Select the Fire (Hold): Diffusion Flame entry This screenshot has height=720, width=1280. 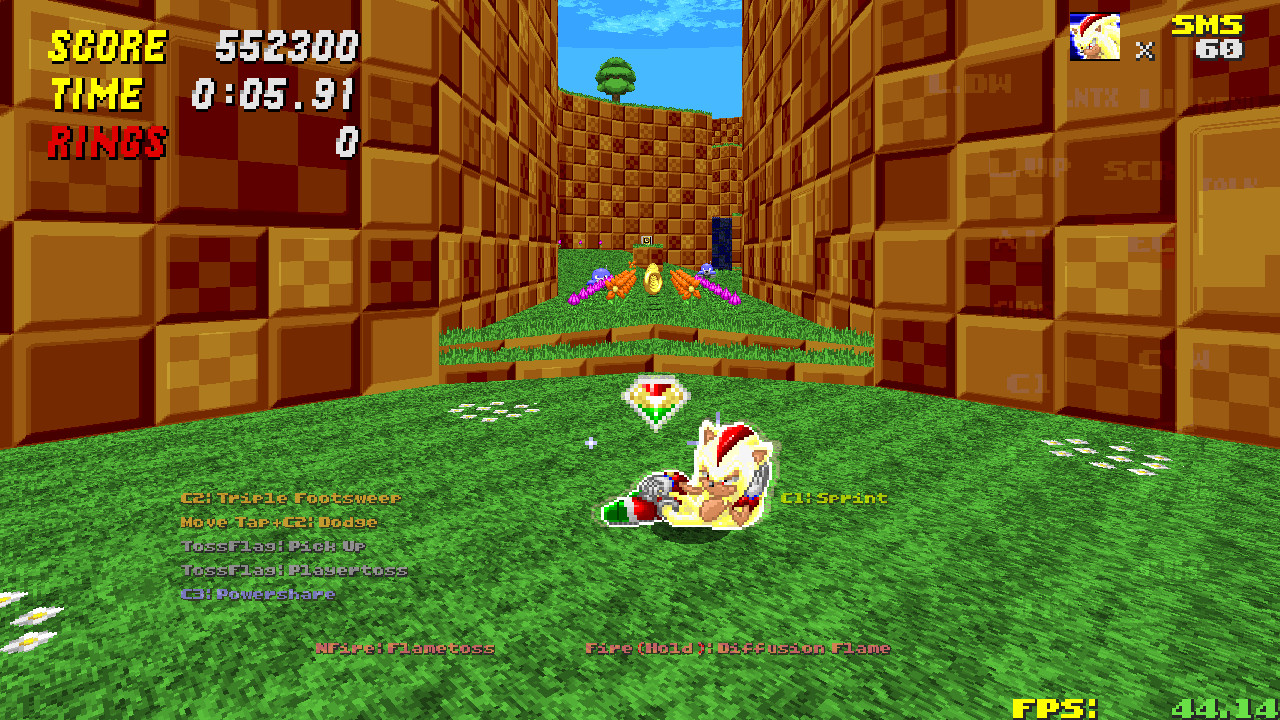(x=739, y=648)
